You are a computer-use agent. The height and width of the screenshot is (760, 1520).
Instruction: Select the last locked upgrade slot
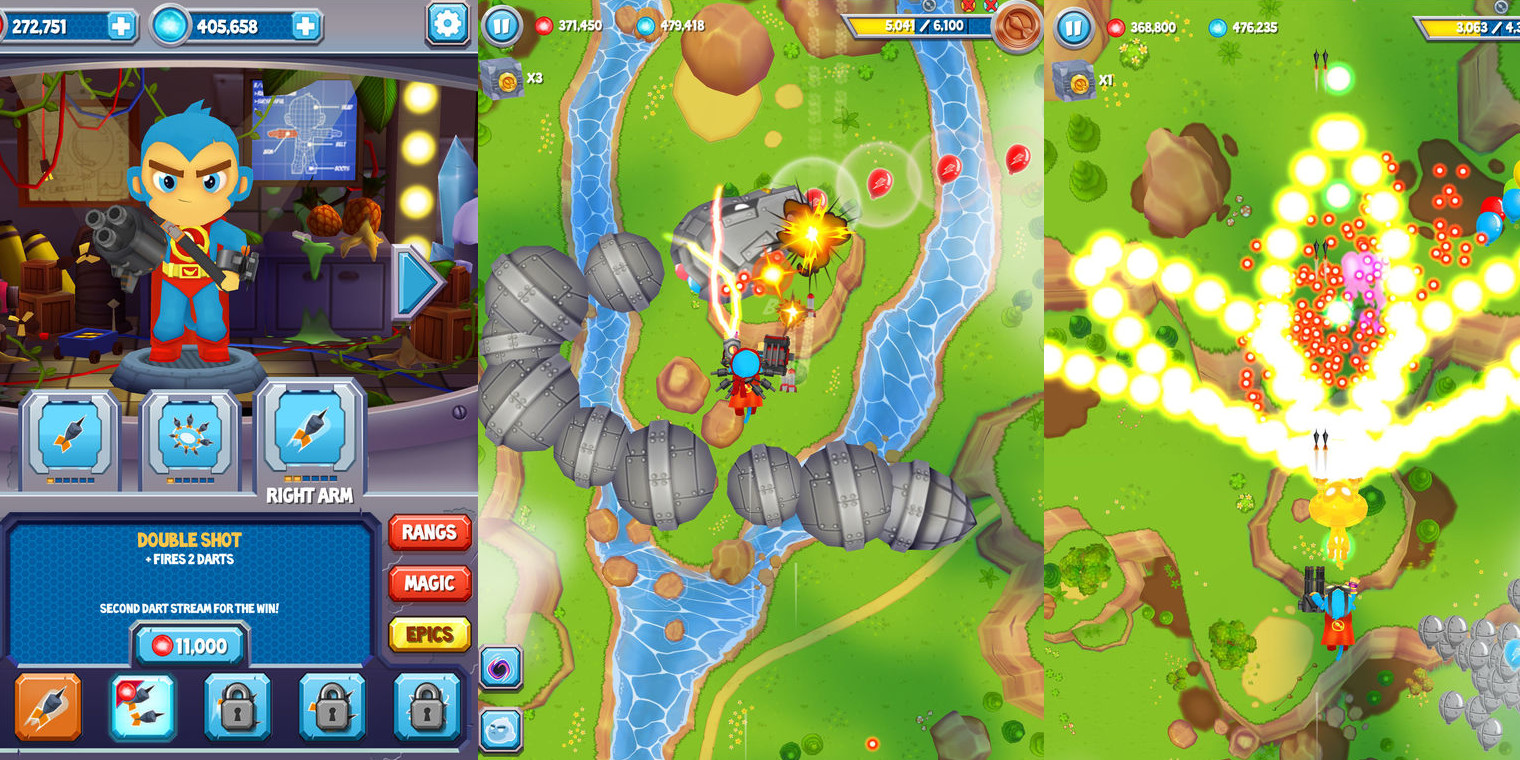pos(428,706)
